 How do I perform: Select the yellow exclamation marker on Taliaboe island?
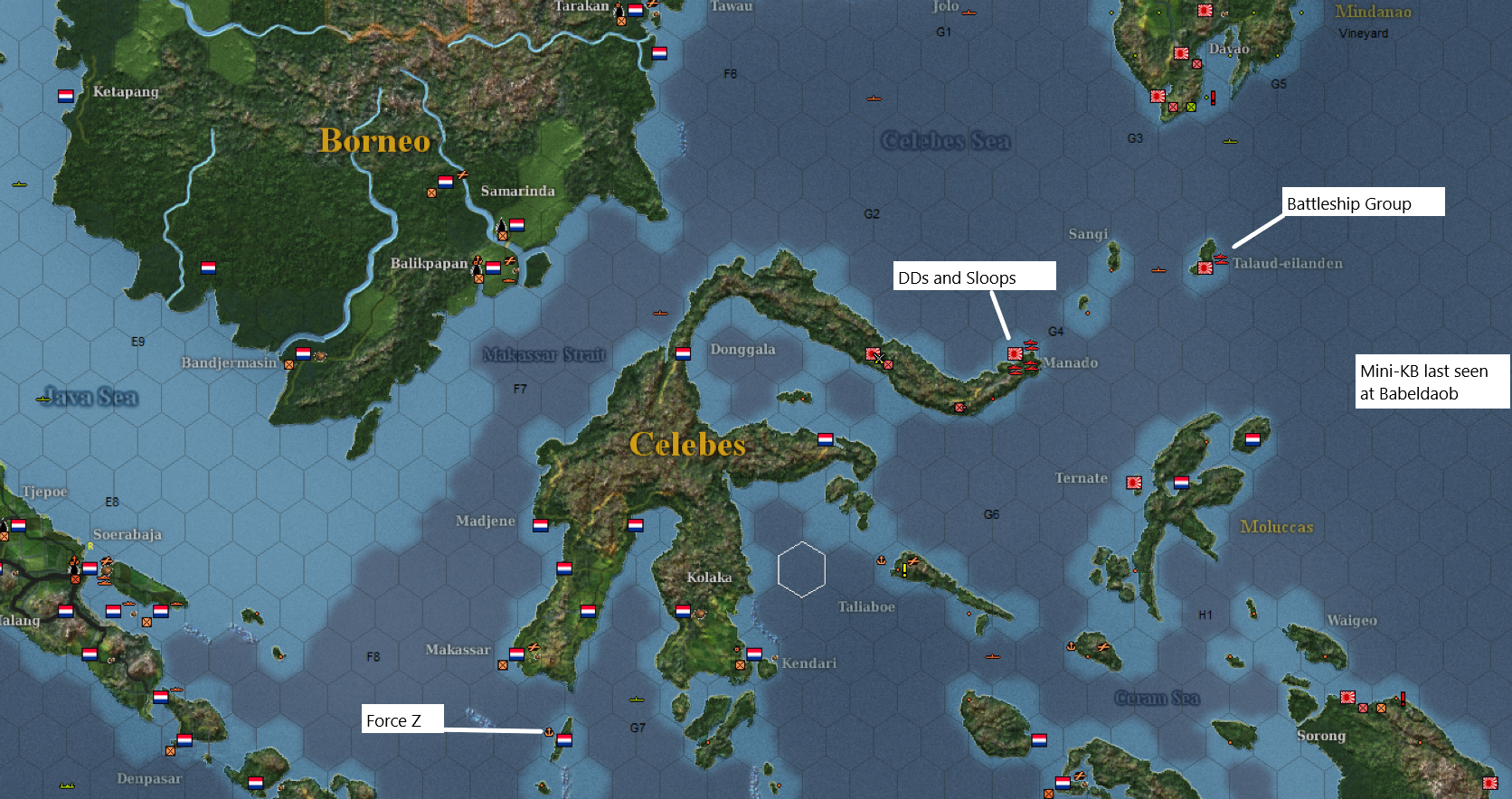904,570
